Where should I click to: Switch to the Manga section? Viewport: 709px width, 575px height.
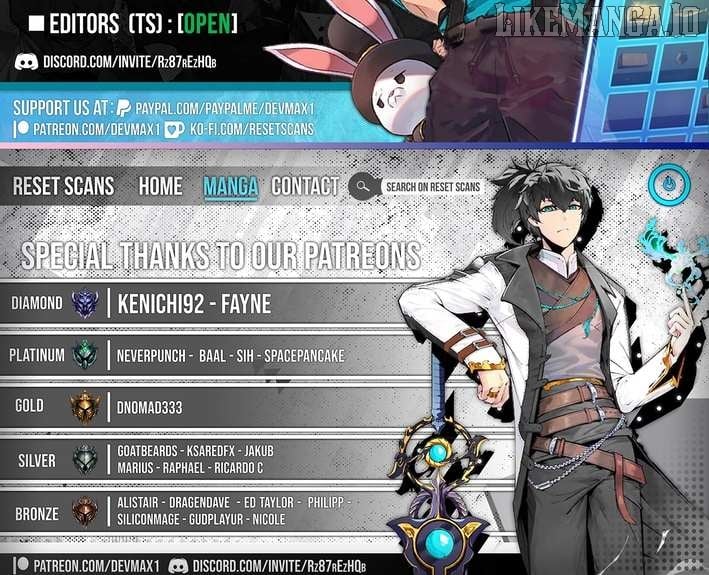(230, 186)
